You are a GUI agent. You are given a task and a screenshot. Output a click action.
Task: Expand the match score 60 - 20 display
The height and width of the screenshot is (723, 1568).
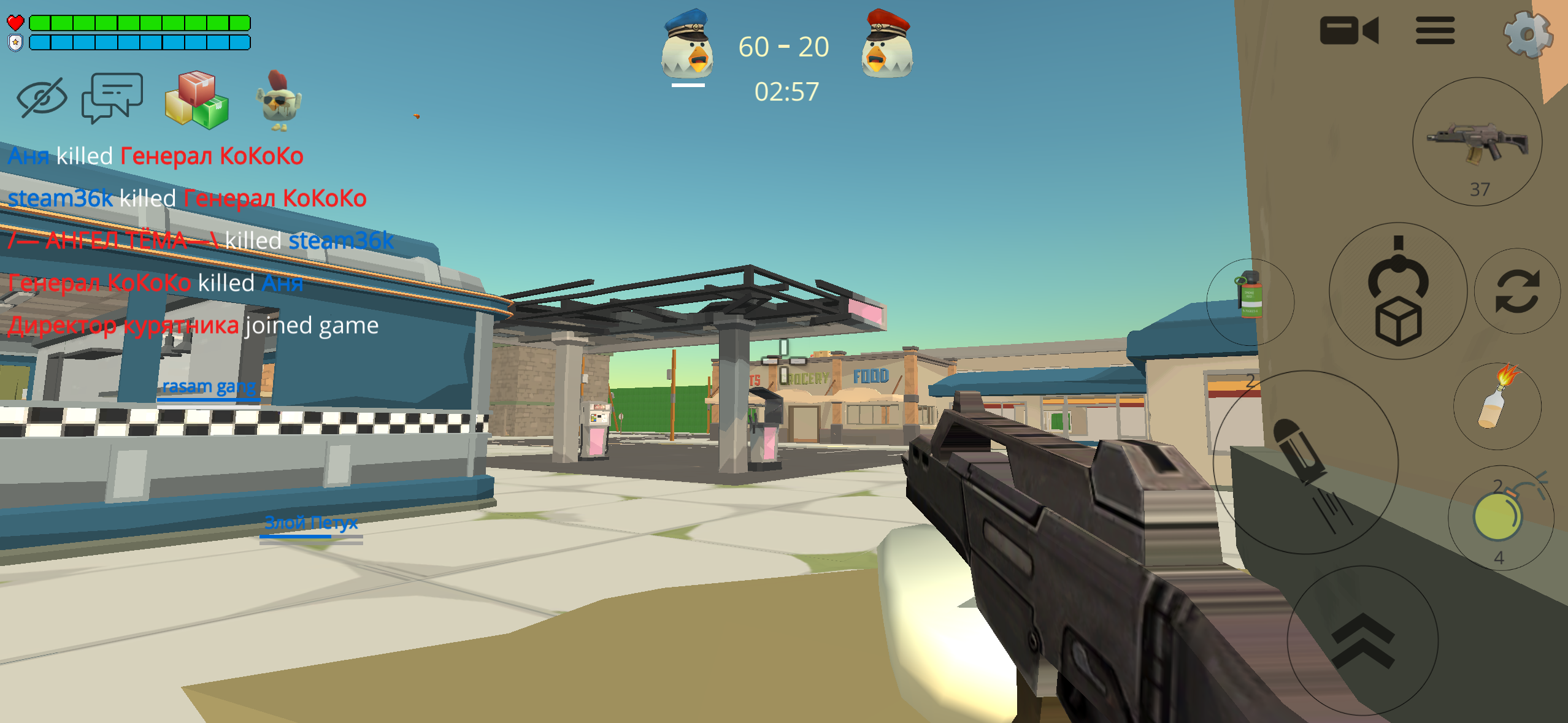tap(784, 47)
